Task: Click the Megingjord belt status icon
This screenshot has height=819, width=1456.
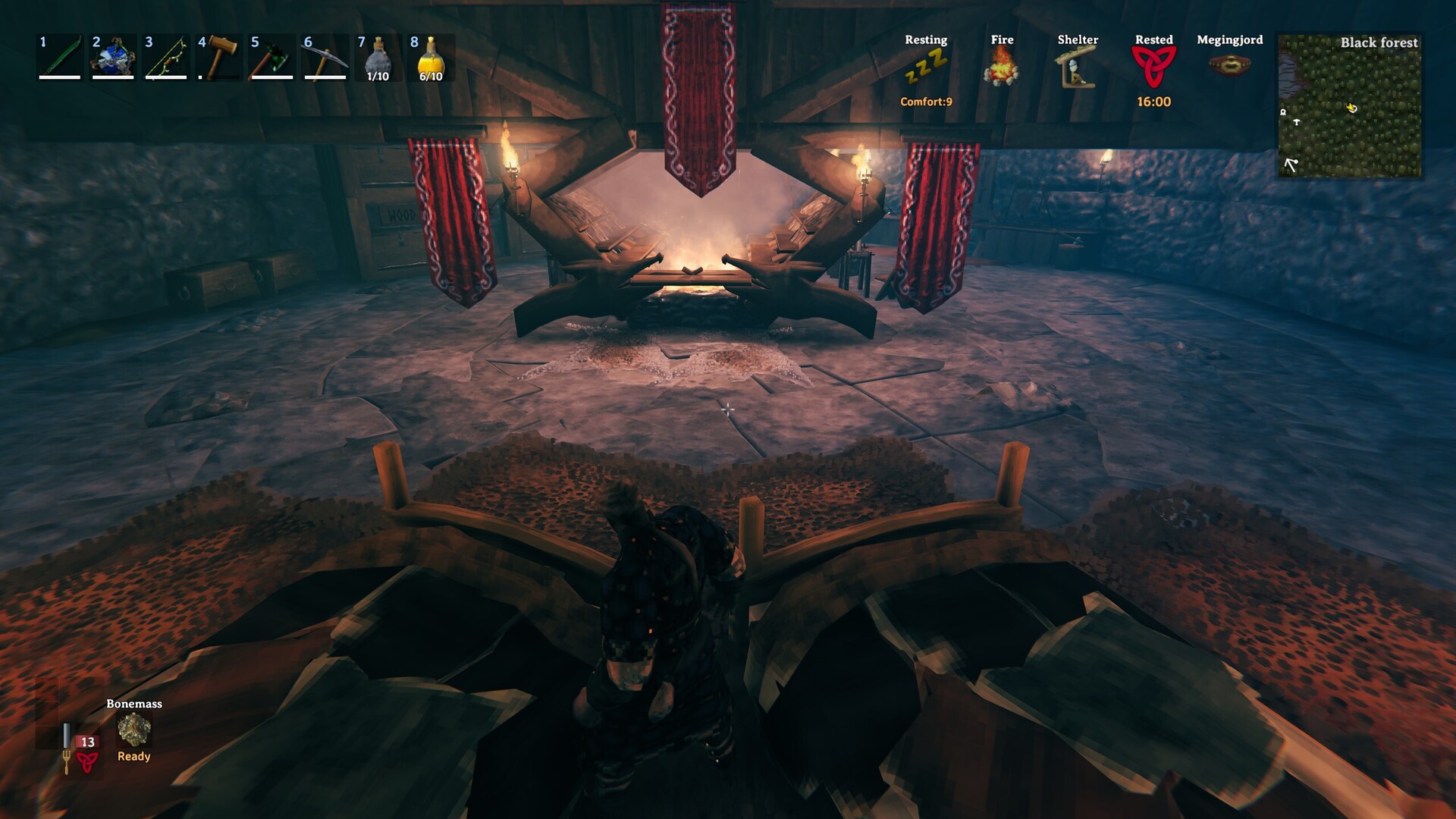Action: tap(1229, 65)
